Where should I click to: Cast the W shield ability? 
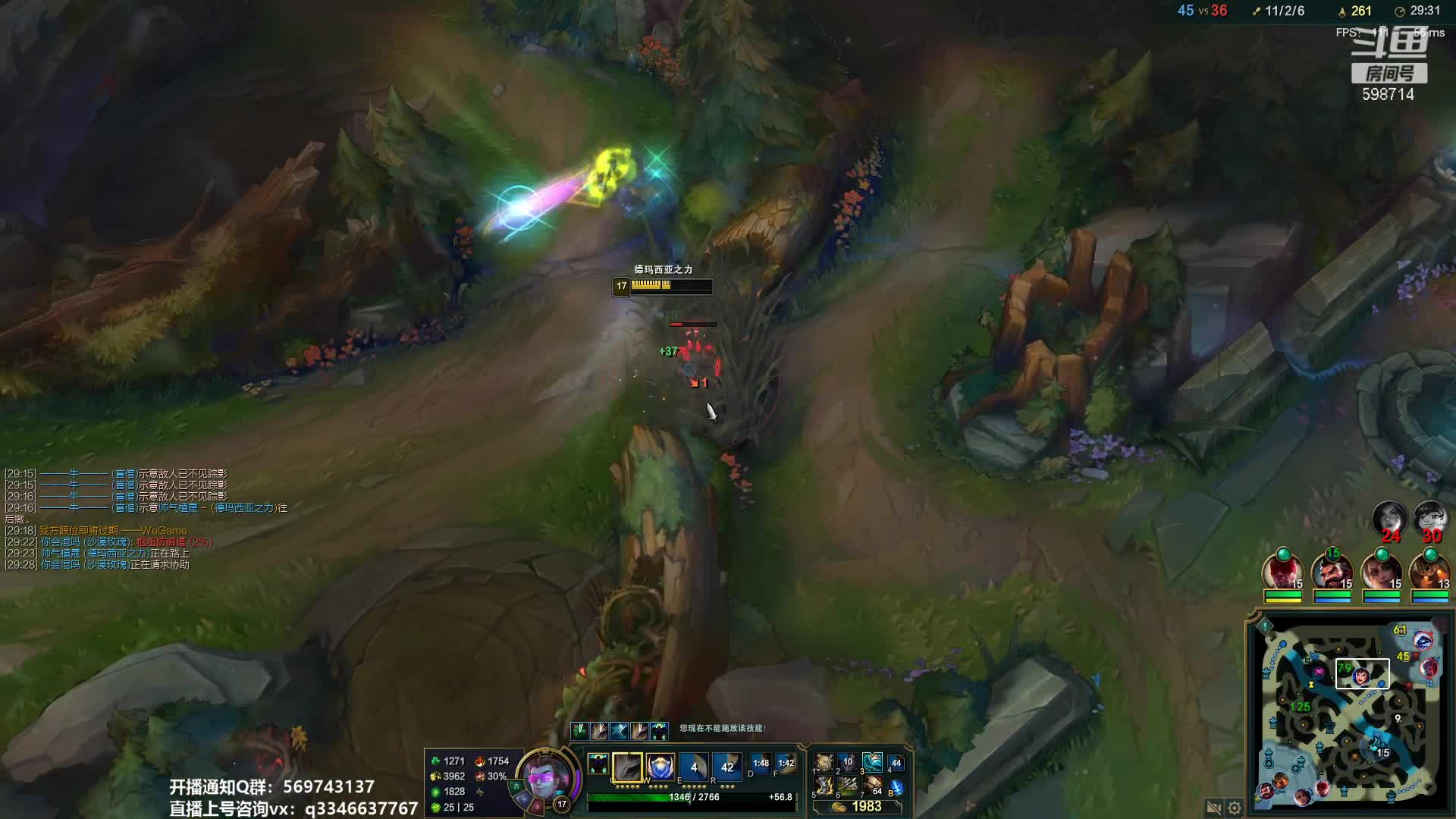tap(661, 767)
